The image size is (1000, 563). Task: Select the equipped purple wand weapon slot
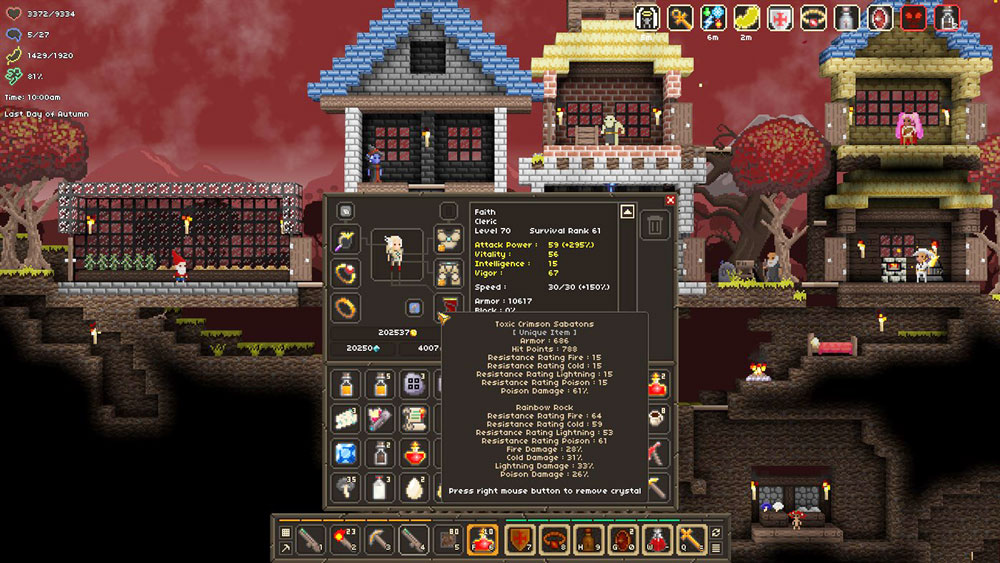(346, 240)
